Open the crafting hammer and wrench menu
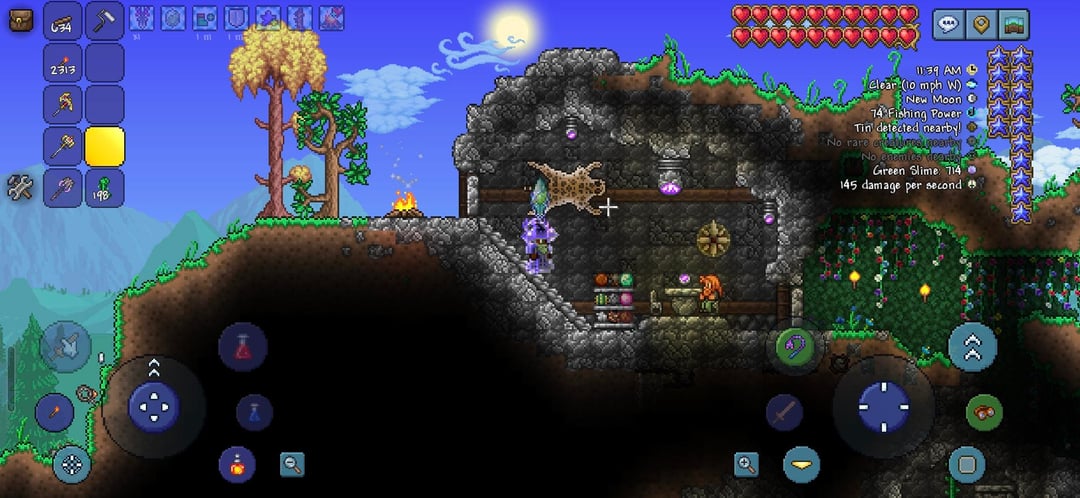The height and width of the screenshot is (498, 1080). 18,186
